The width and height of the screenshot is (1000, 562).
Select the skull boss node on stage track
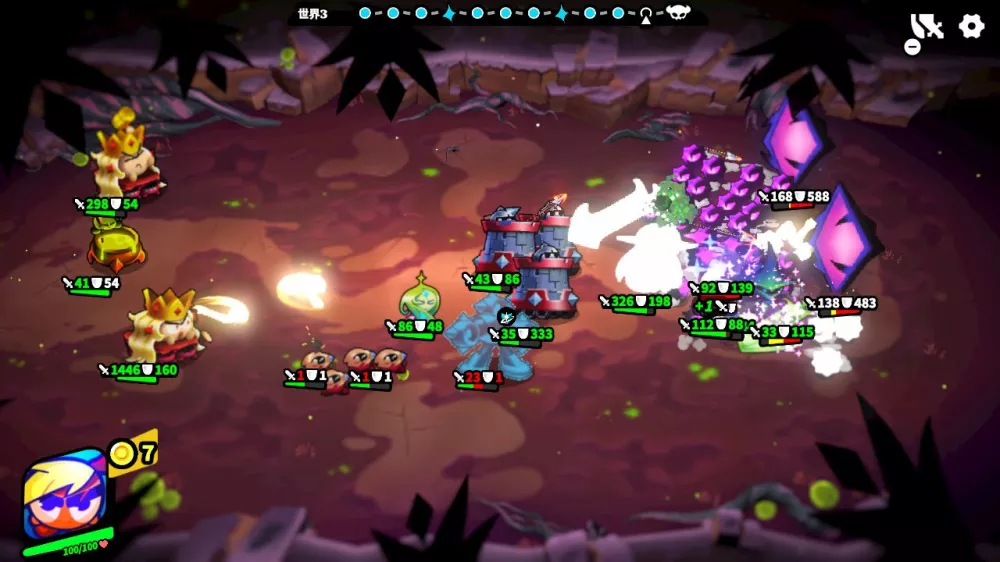tap(679, 14)
